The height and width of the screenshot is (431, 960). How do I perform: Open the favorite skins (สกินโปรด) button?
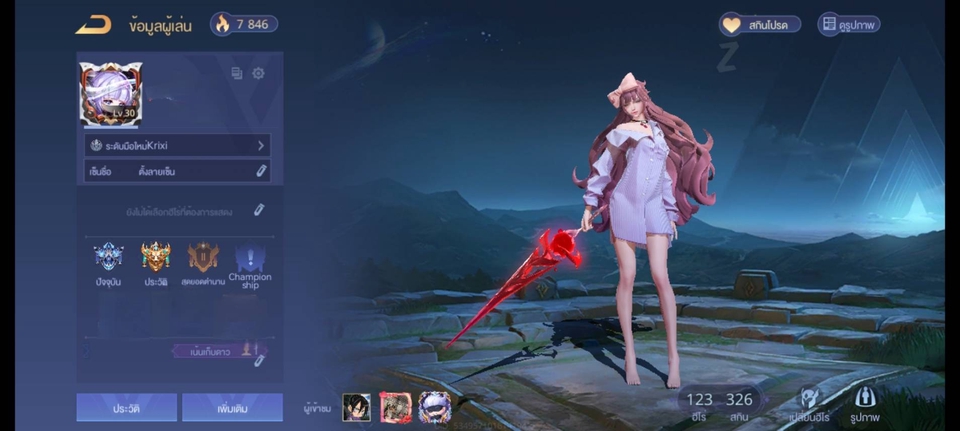[x=760, y=24]
